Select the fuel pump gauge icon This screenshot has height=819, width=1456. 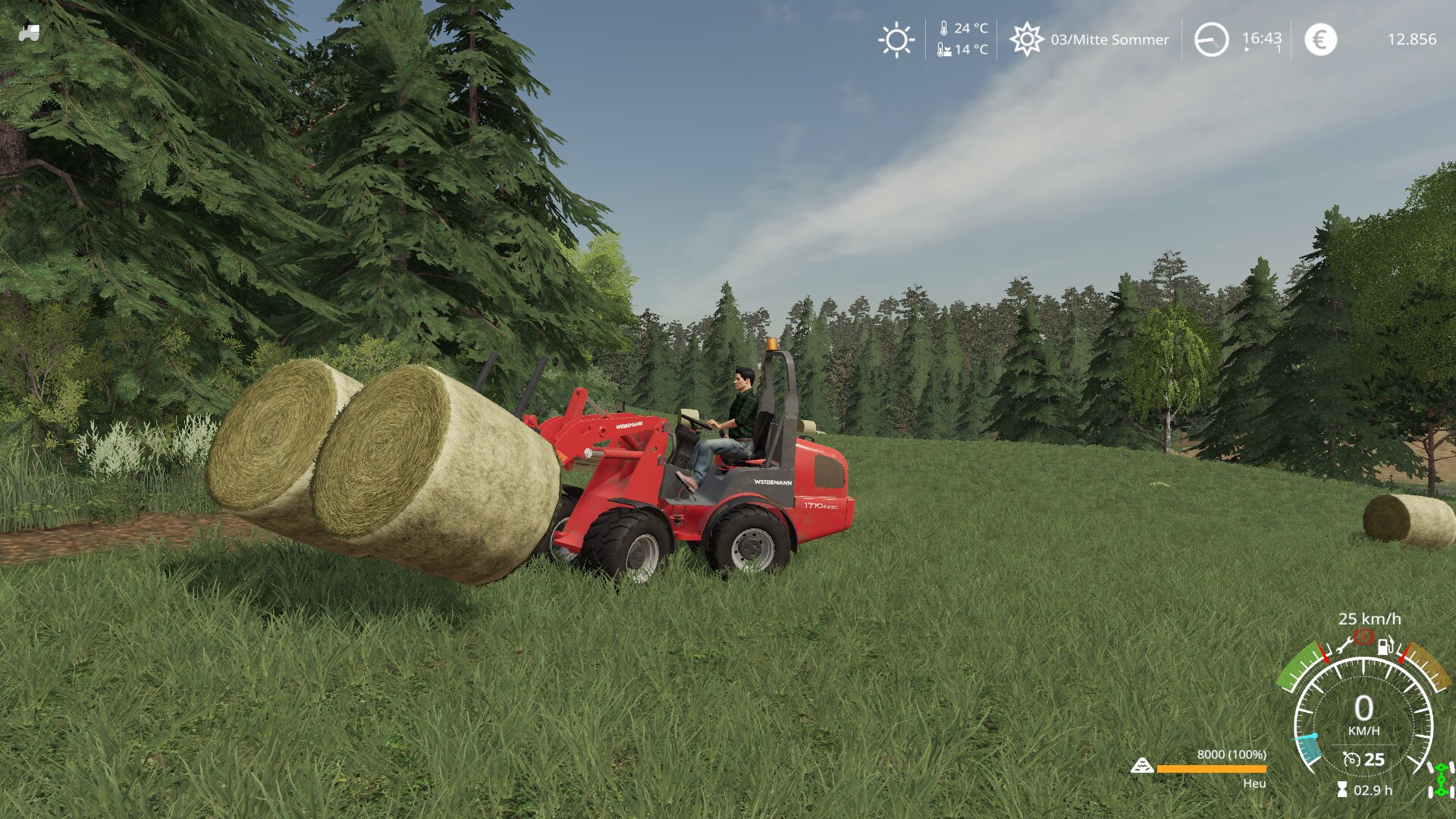click(1385, 646)
